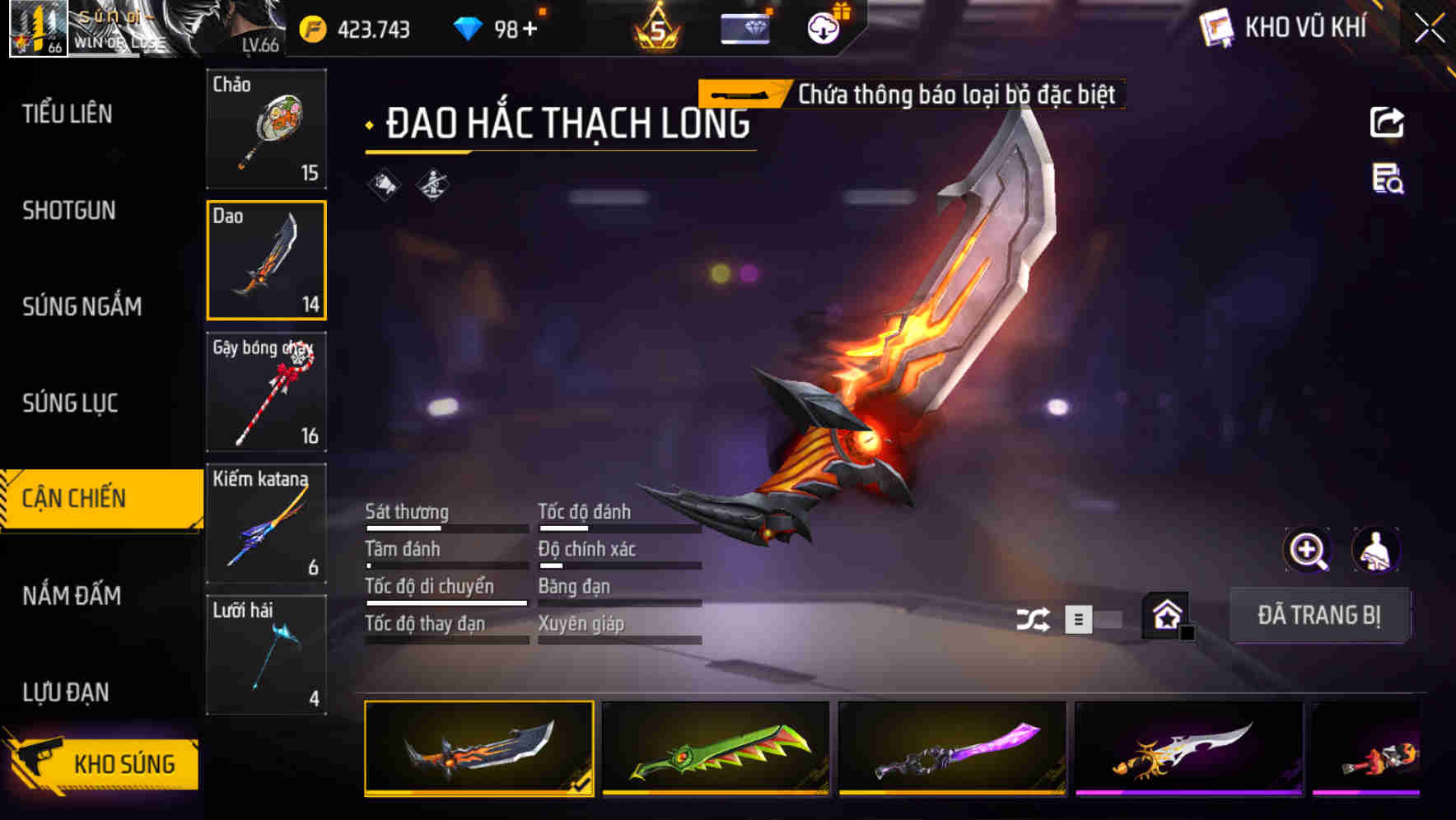Select the magnifier zoom preview icon
This screenshot has width=1456, height=820.
[x=1308, y=550]
